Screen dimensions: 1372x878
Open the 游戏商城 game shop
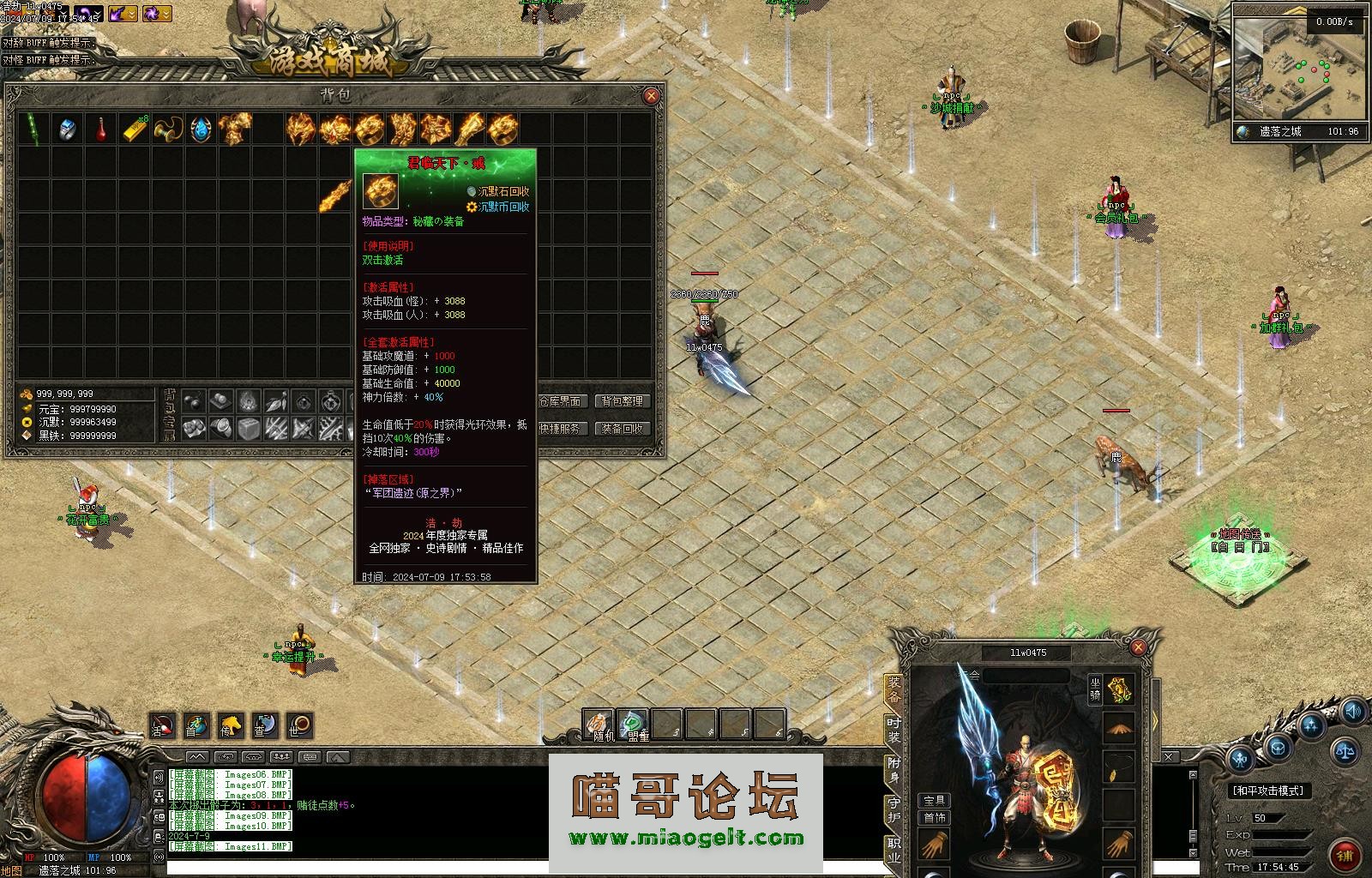pyautogui.click(x=319, y=58)
